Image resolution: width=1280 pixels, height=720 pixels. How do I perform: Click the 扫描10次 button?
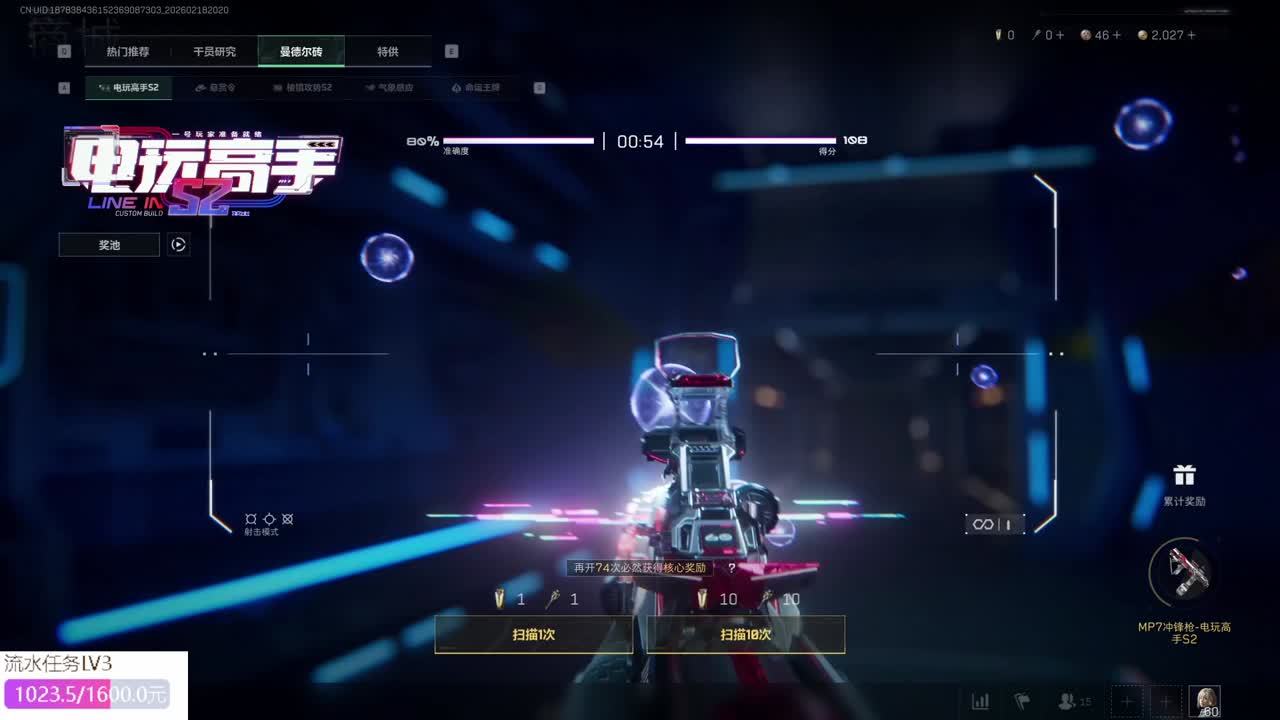coord(746,634)
